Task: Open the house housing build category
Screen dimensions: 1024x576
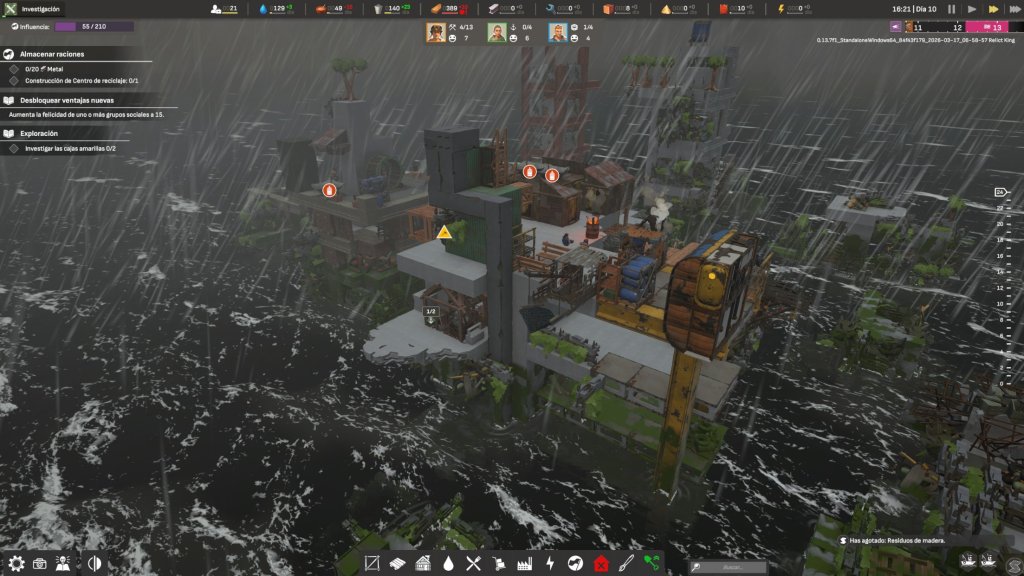Action: click(x=423, y=564)
